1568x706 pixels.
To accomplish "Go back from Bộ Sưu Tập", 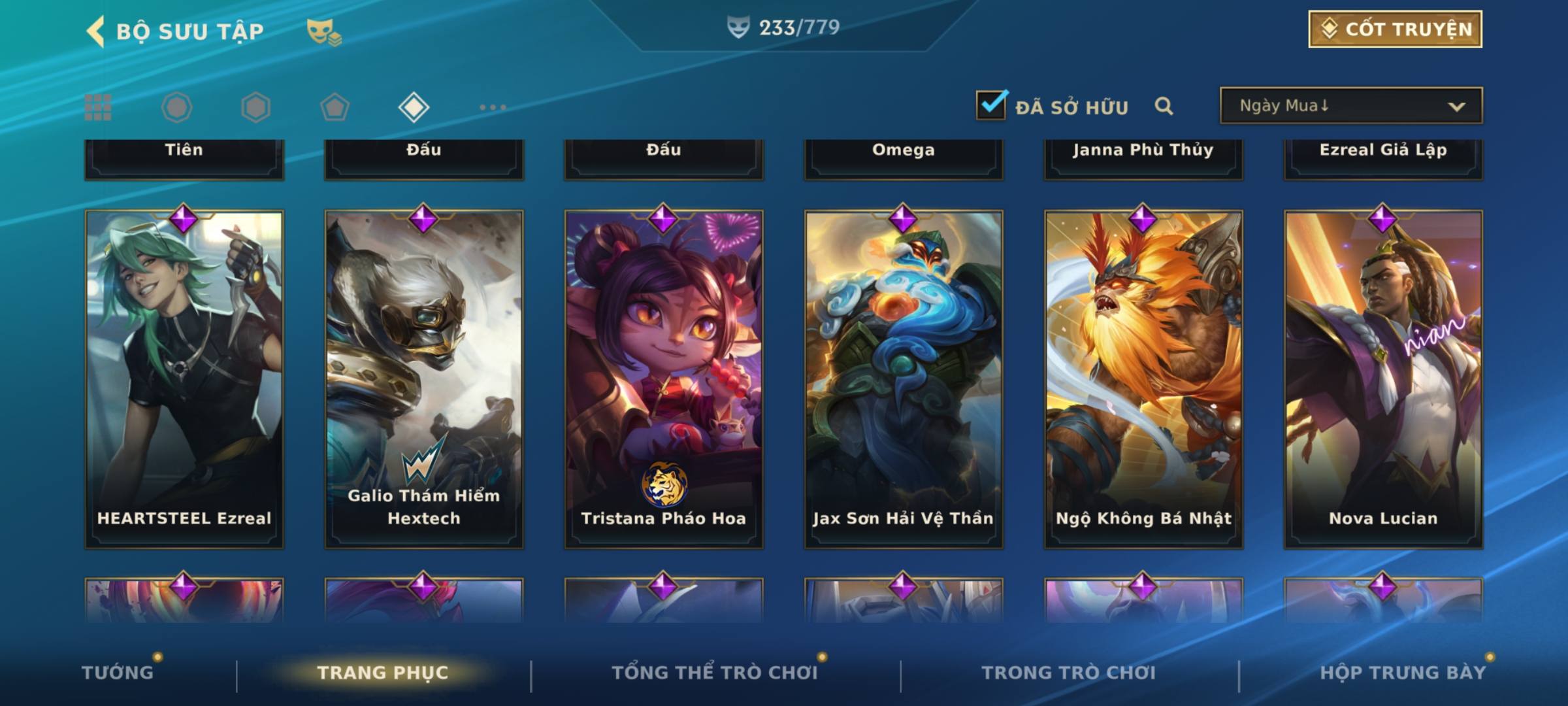I will tap(96, 31).
